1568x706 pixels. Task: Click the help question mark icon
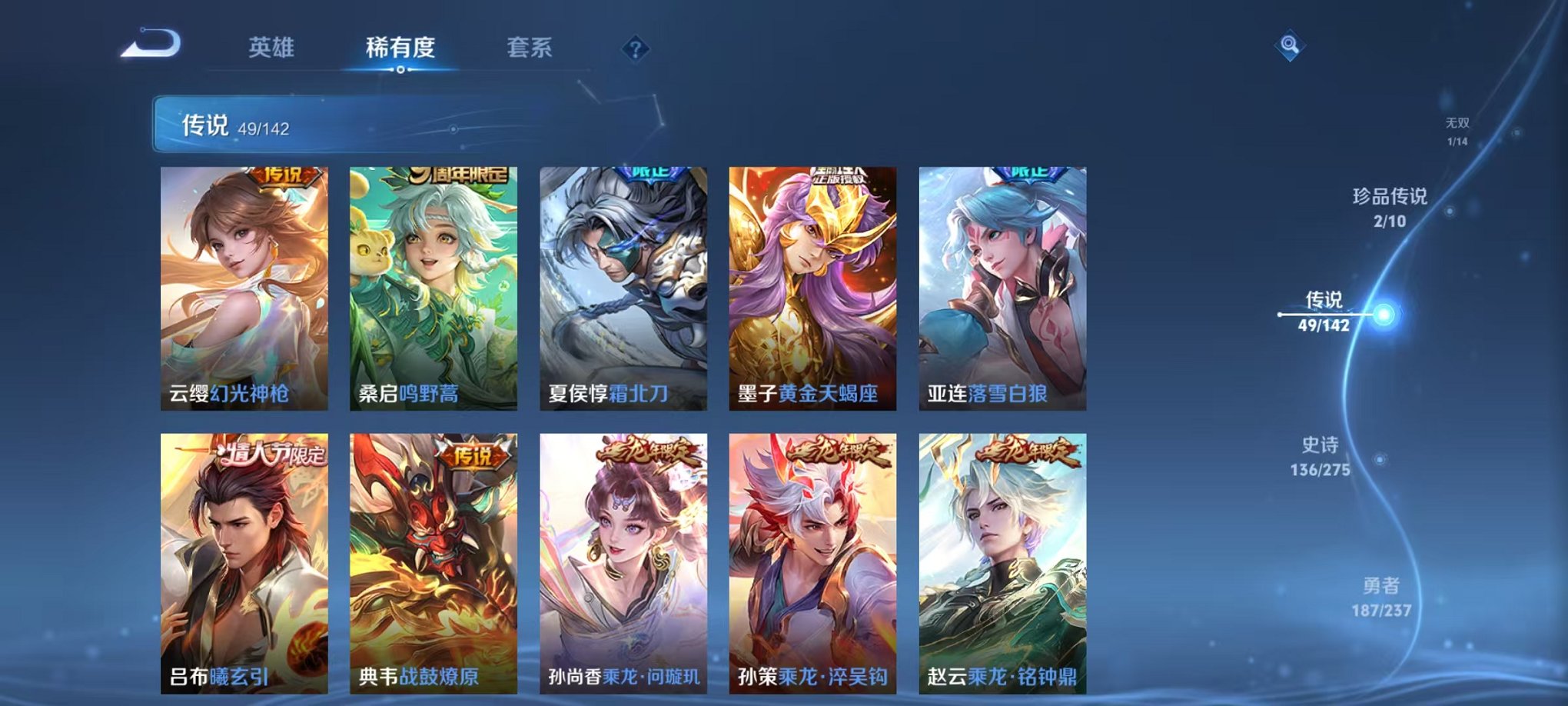click(x=634, y=48)
